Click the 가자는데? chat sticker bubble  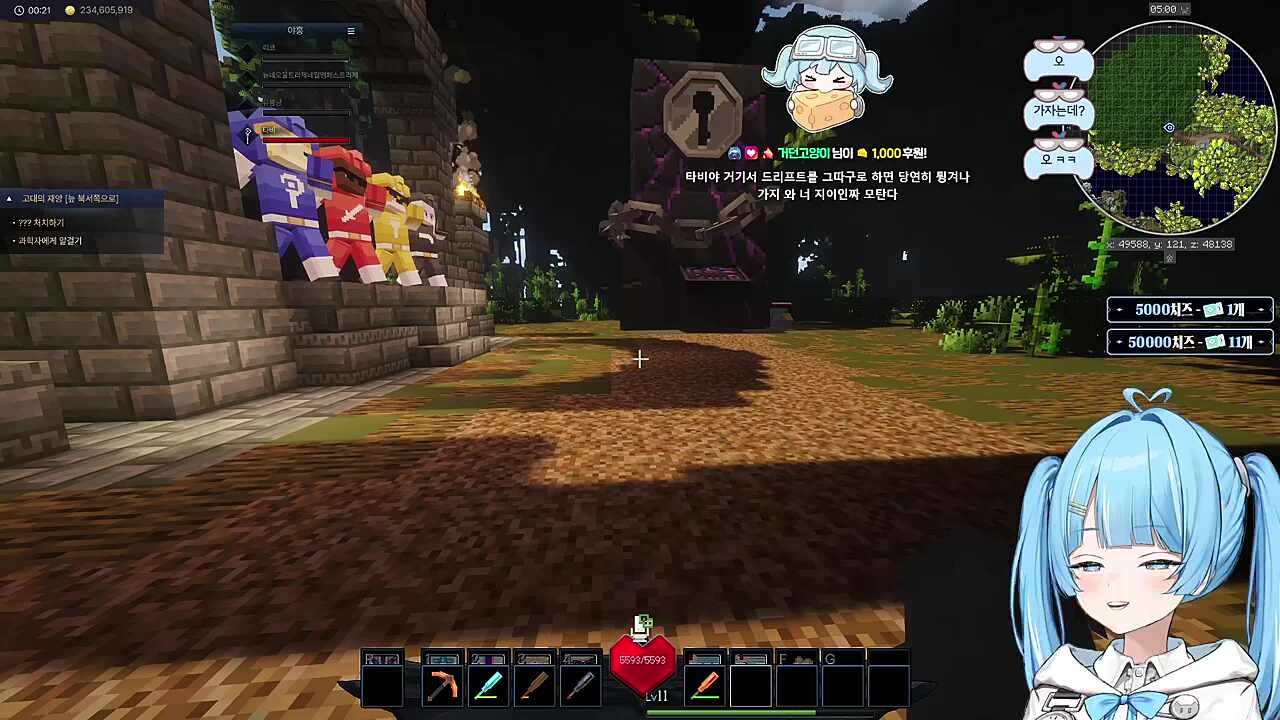1059,112
